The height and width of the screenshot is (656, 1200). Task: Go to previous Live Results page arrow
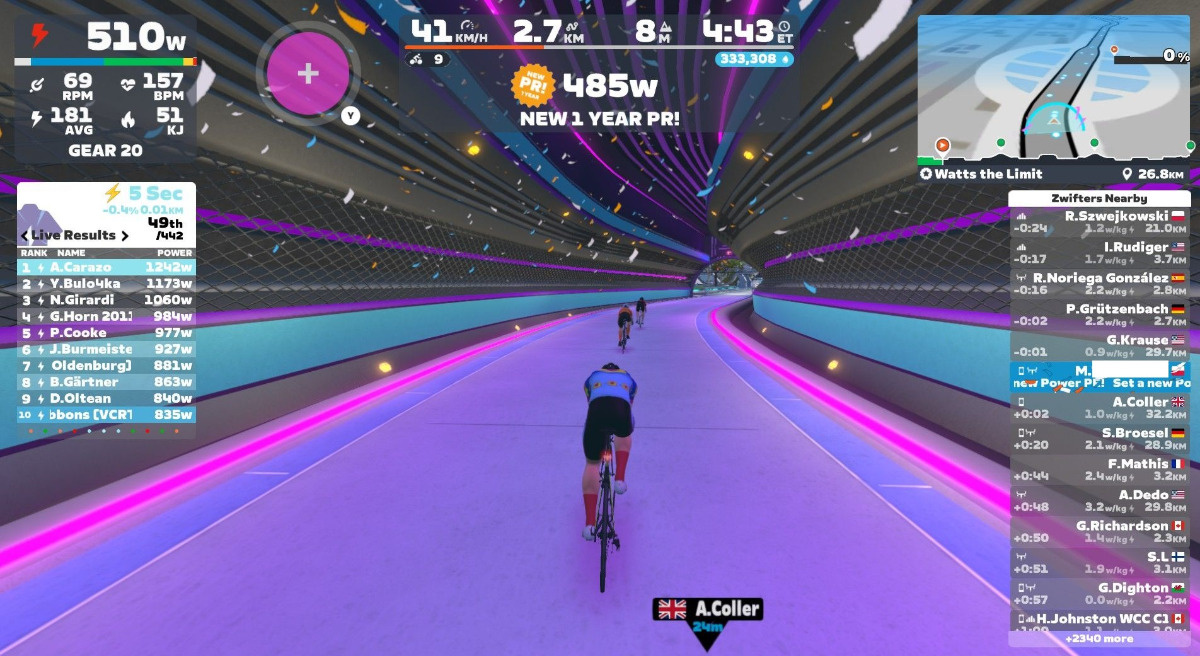coord(24,236)
